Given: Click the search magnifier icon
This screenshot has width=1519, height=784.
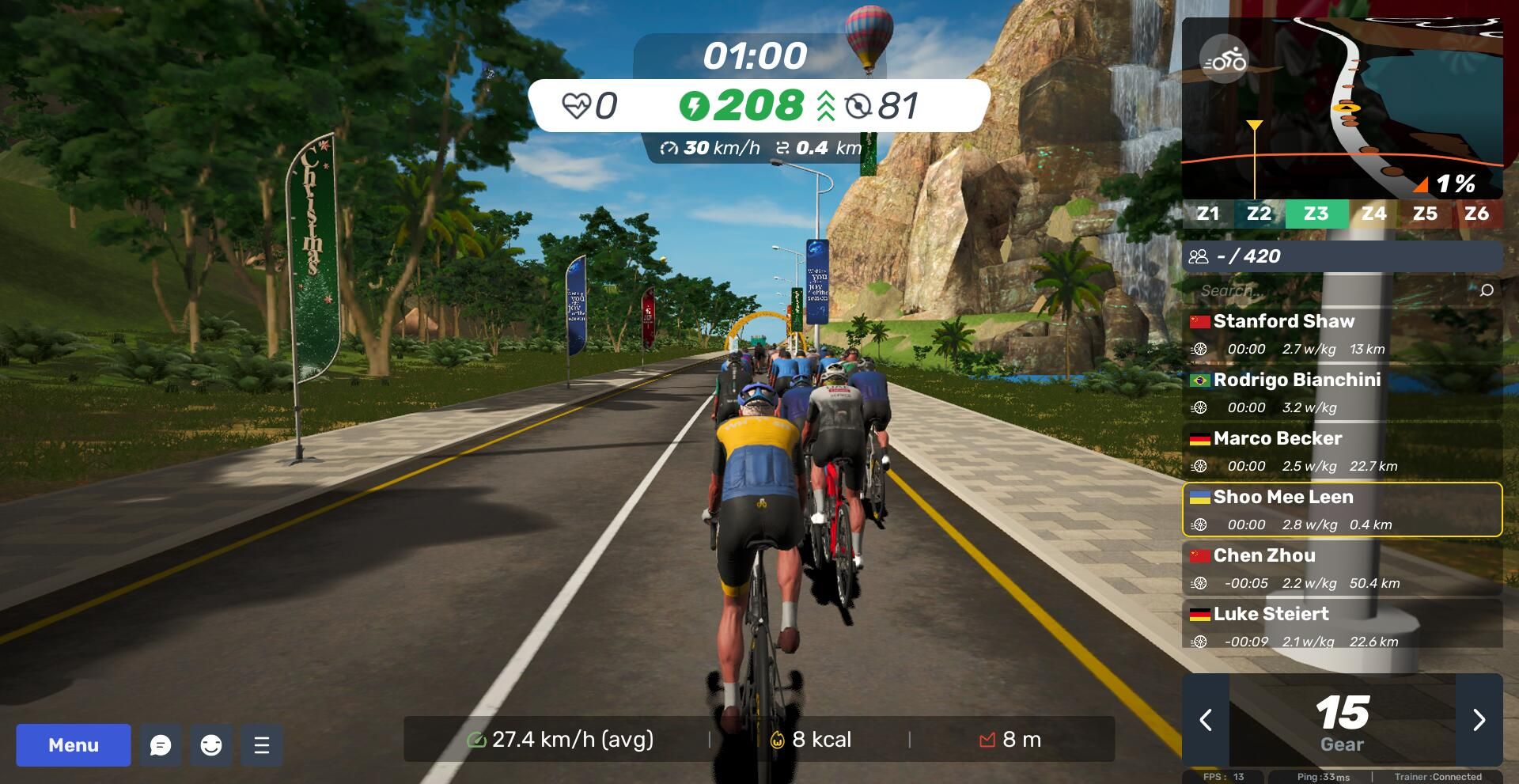Looking at the screenshot, I should [1487, 290].
